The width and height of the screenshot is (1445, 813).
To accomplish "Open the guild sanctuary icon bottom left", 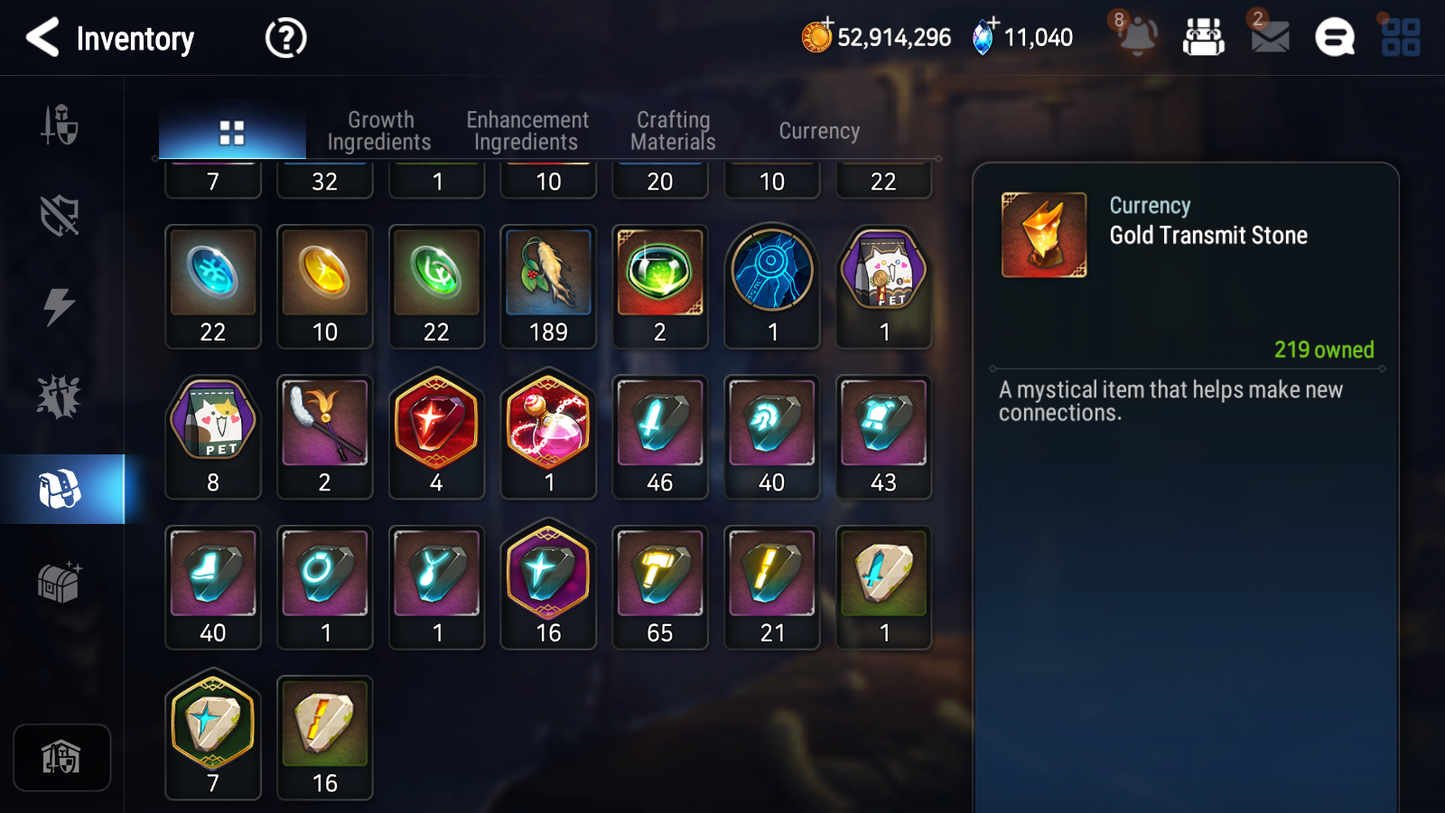I will point(62,757).
